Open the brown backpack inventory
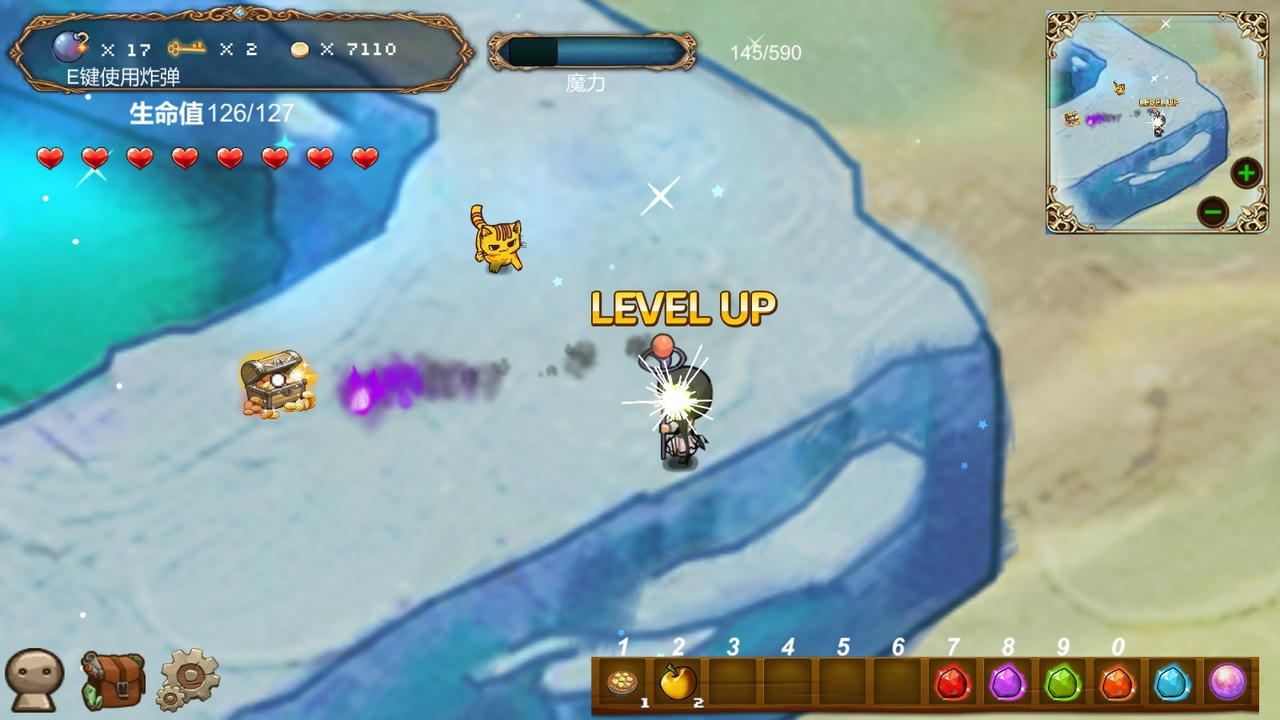 point(112,680)
